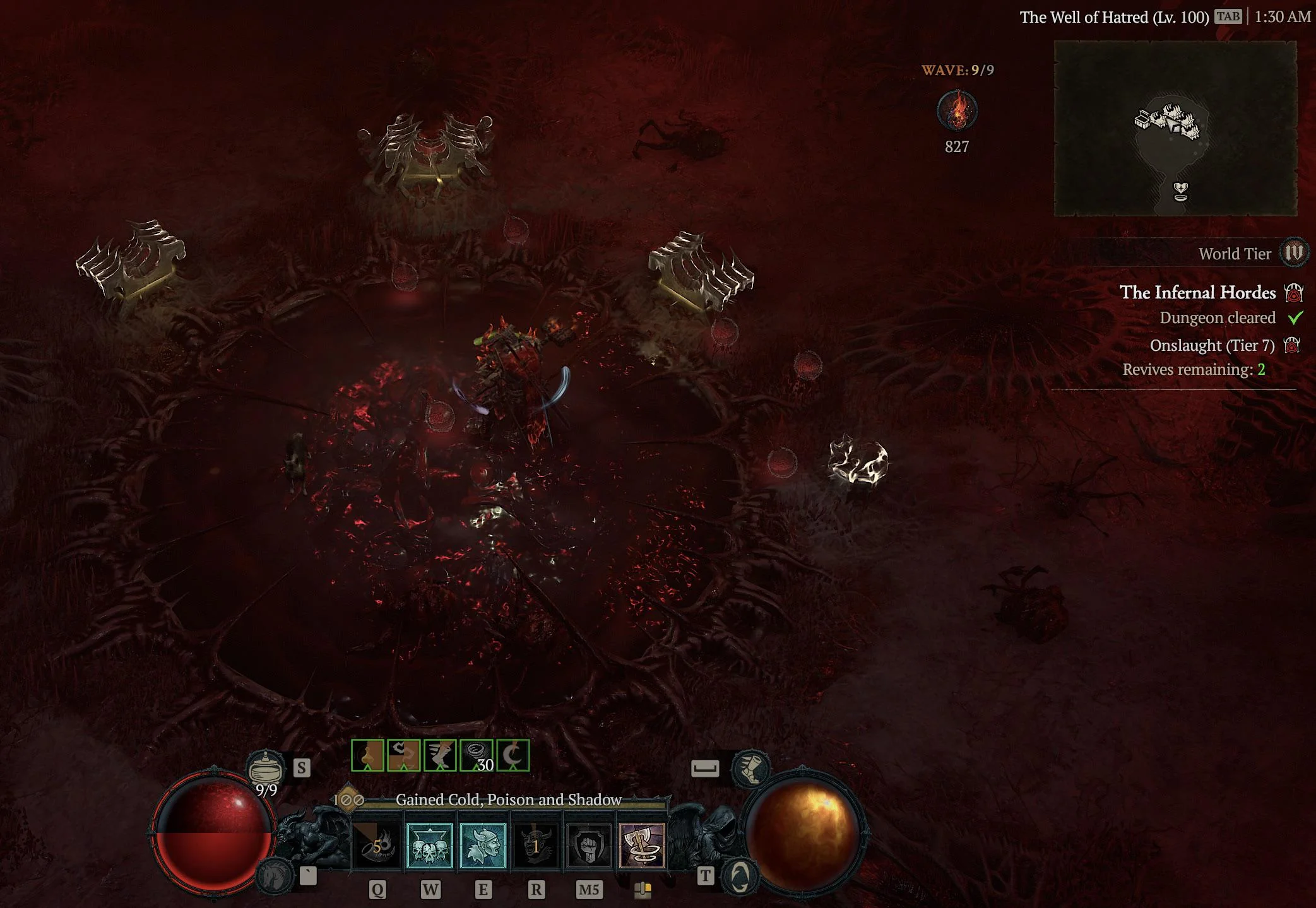The image size is (1316, 908).
Task: Select The Infernal Hordes label in the sidebar
Action: point(1197,292)
